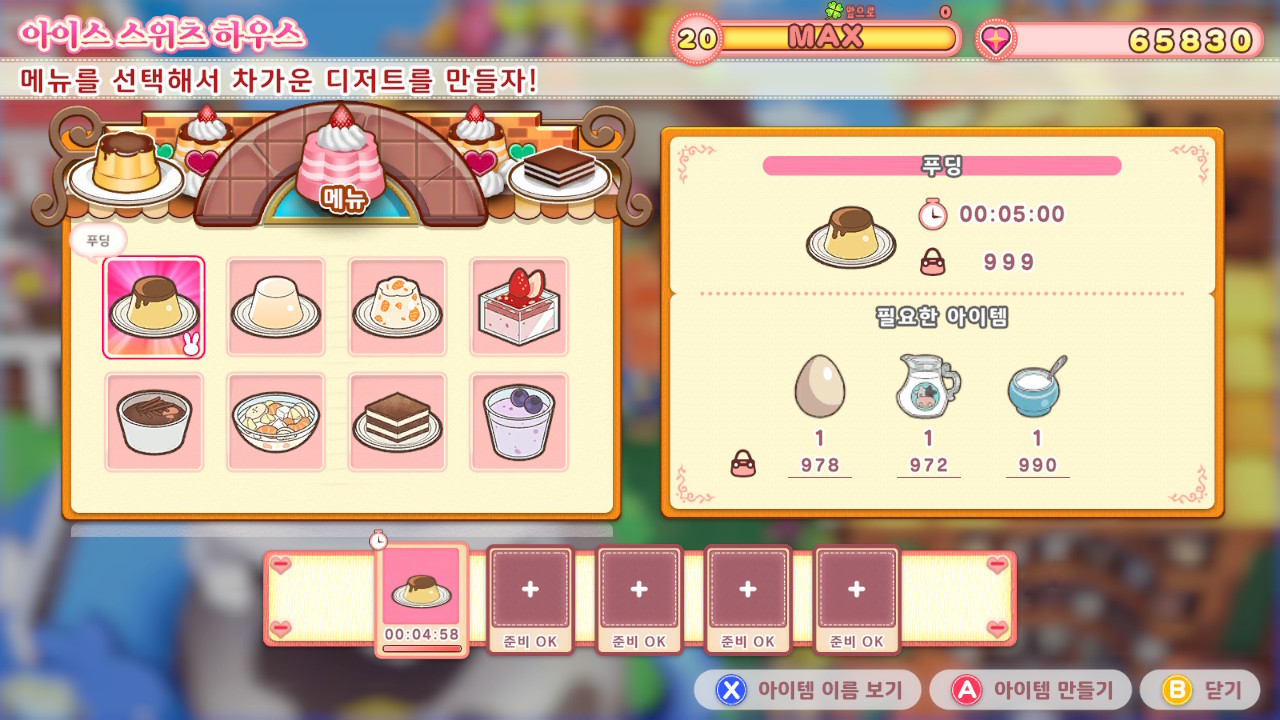Select the pudding recipe icon
Image resolution: width=1280 pixels, height=720 pixels.
pyautogui.click(x=154, y=306)
